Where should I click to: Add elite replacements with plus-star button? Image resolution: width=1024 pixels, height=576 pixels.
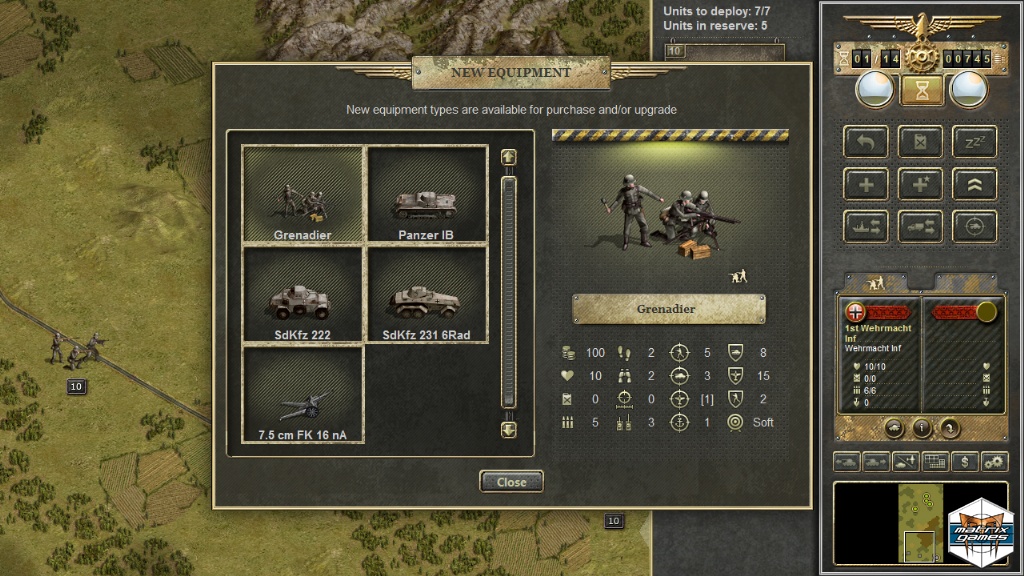click(x=920, y=184)
